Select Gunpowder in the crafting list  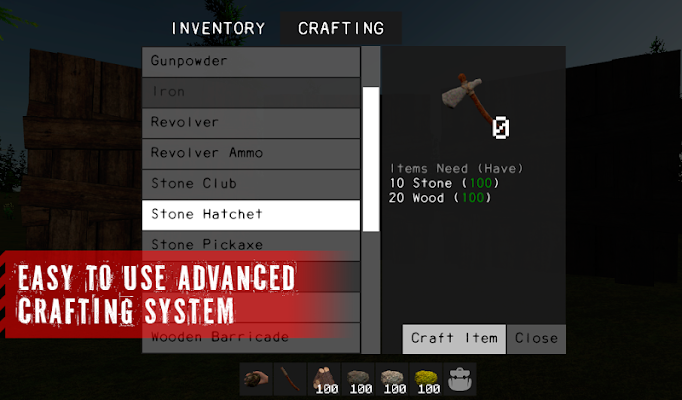[251, 61]
